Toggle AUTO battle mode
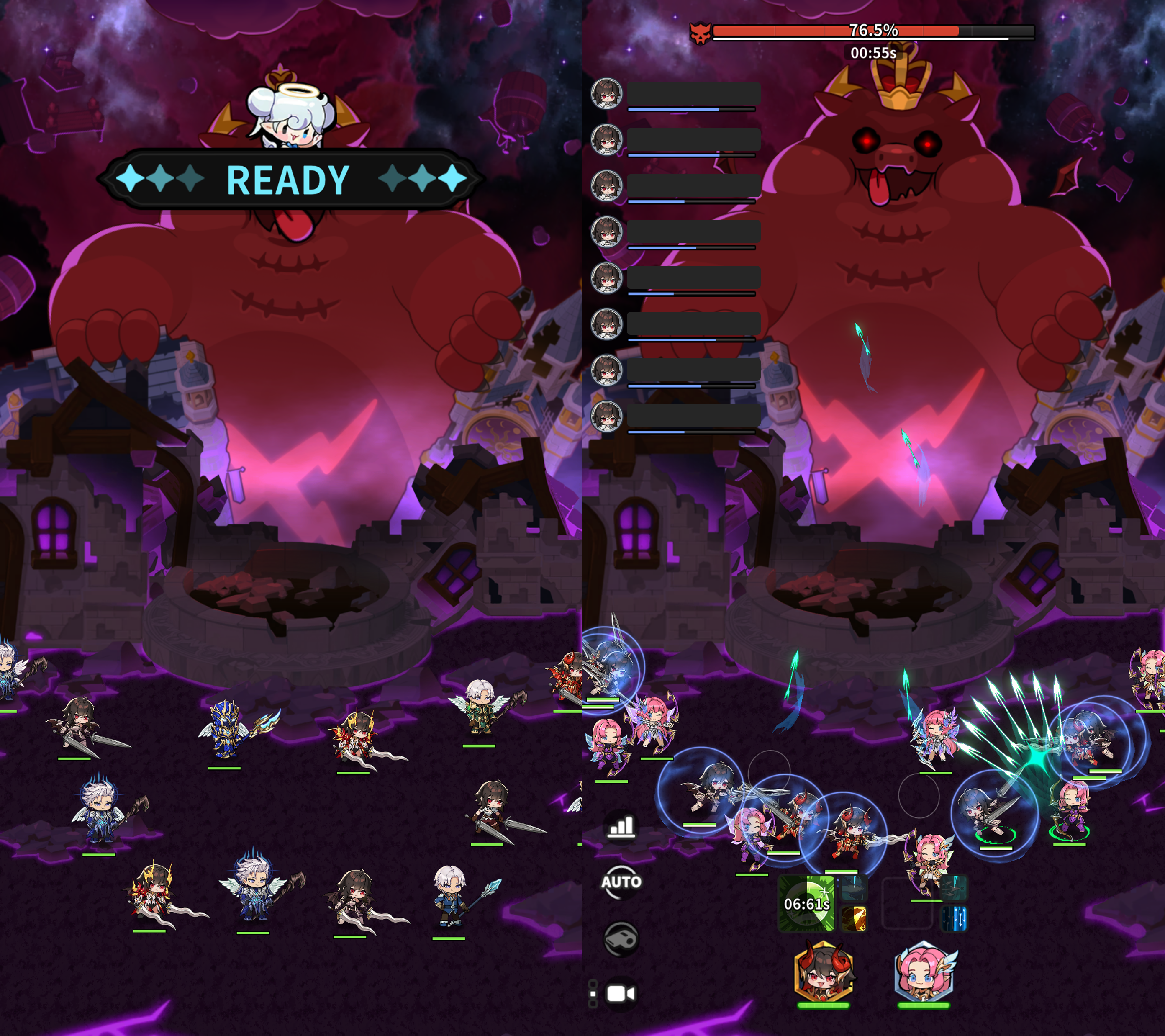Viewport: 1165px width, 1036px height. [x=621, y=882]
